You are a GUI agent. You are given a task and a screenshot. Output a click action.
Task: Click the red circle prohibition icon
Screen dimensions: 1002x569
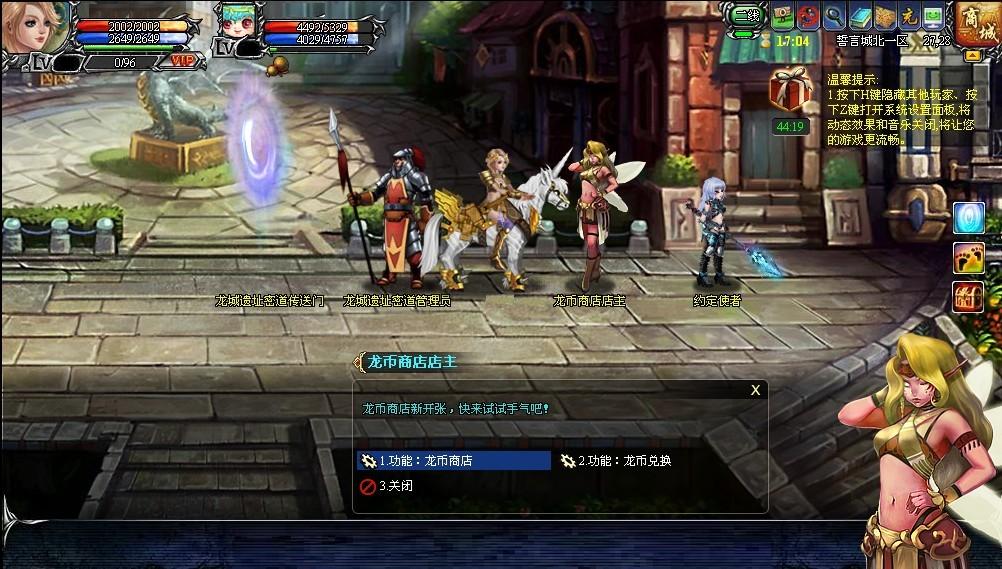[808, 17]
